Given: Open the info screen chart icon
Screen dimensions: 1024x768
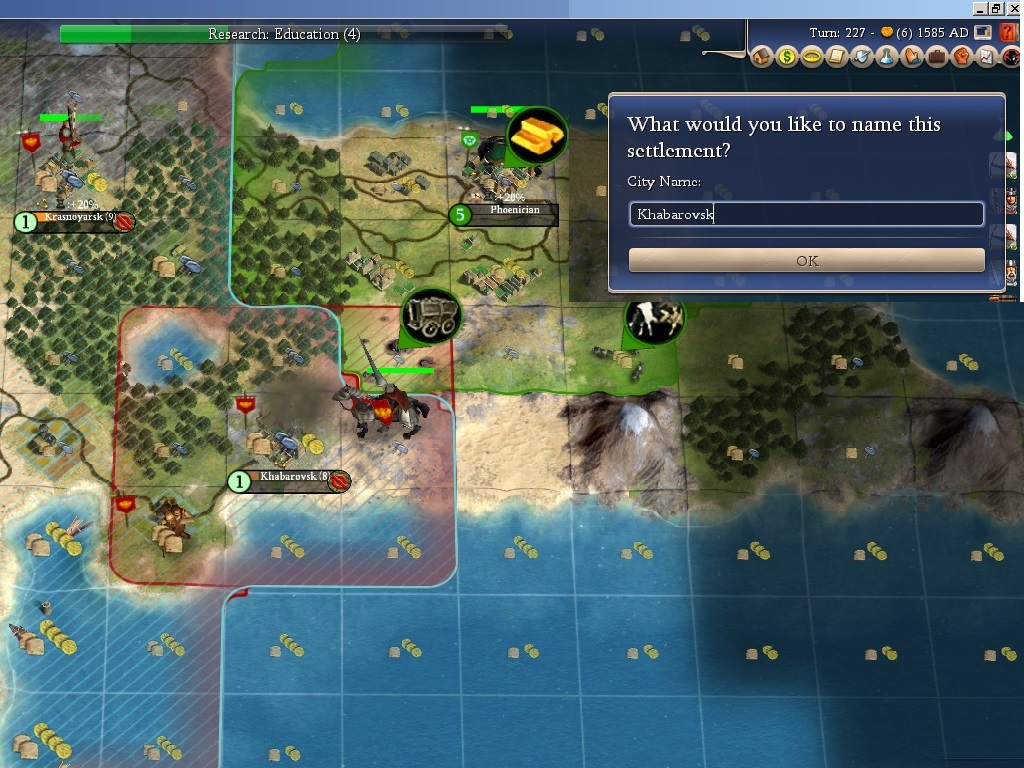Looking at the screenshot, I should click(986, 57).
